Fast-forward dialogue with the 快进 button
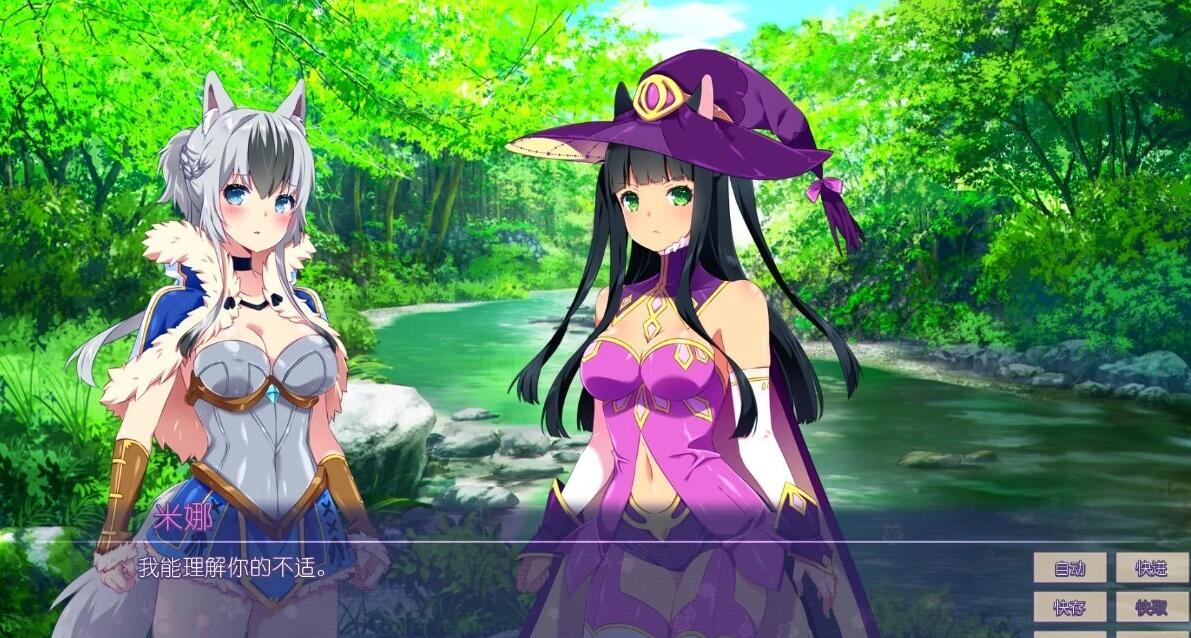Image resolution: width=1191 pixels, height=638 pixels. point(1151,568)
